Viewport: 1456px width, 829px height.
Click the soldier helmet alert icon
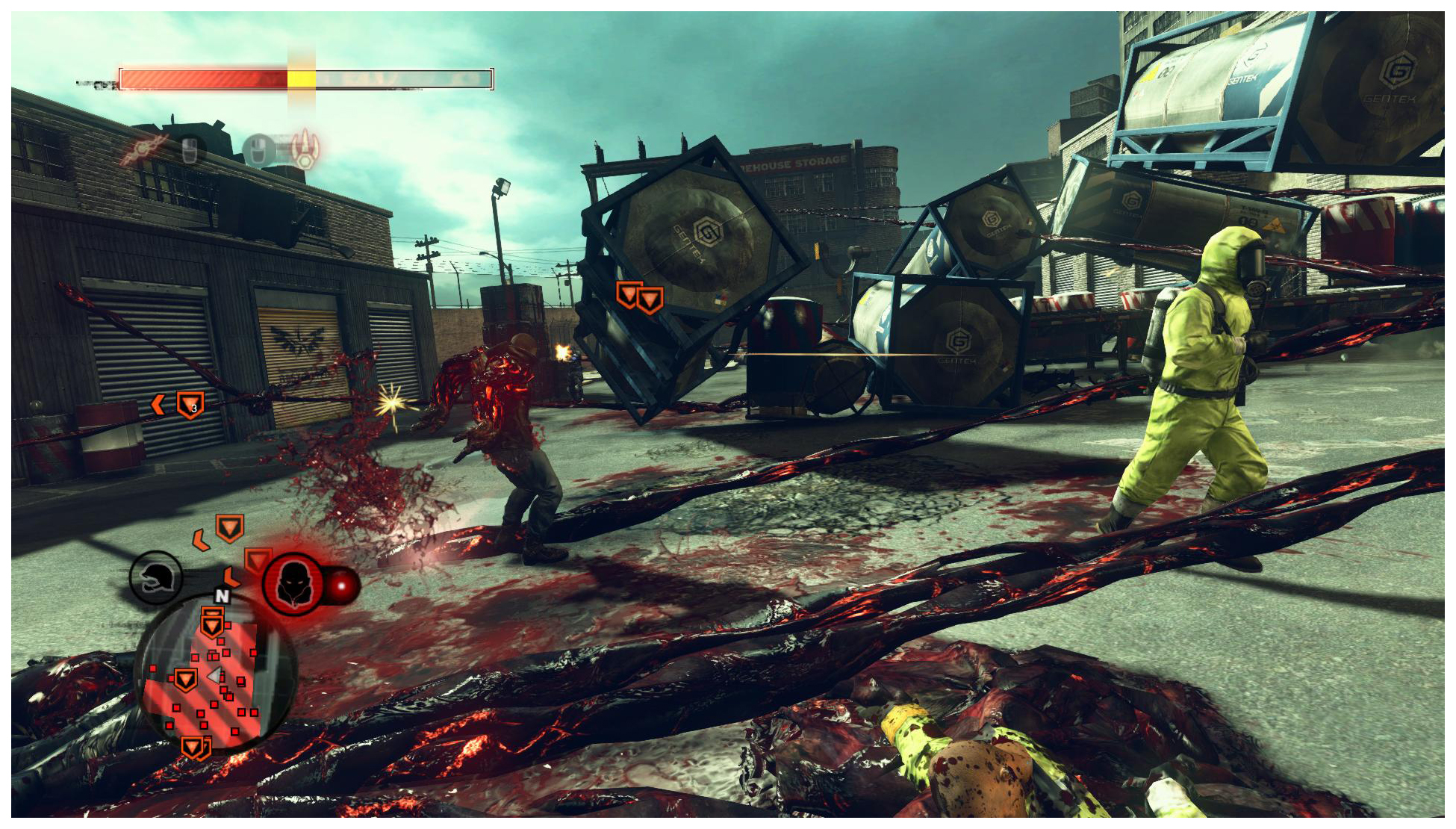[156, 577]
